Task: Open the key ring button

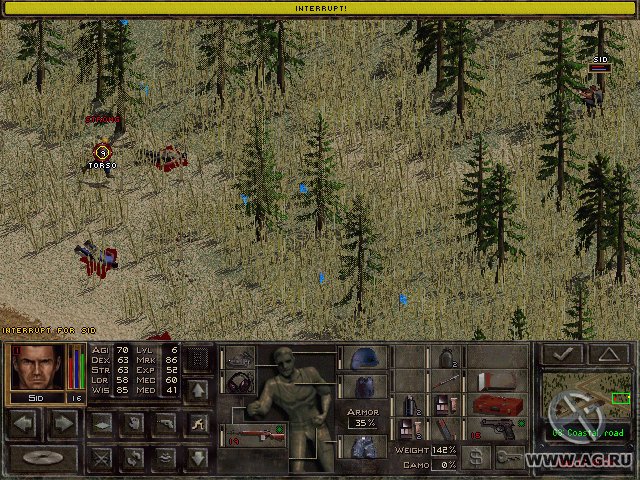Action: click(511, 456)
